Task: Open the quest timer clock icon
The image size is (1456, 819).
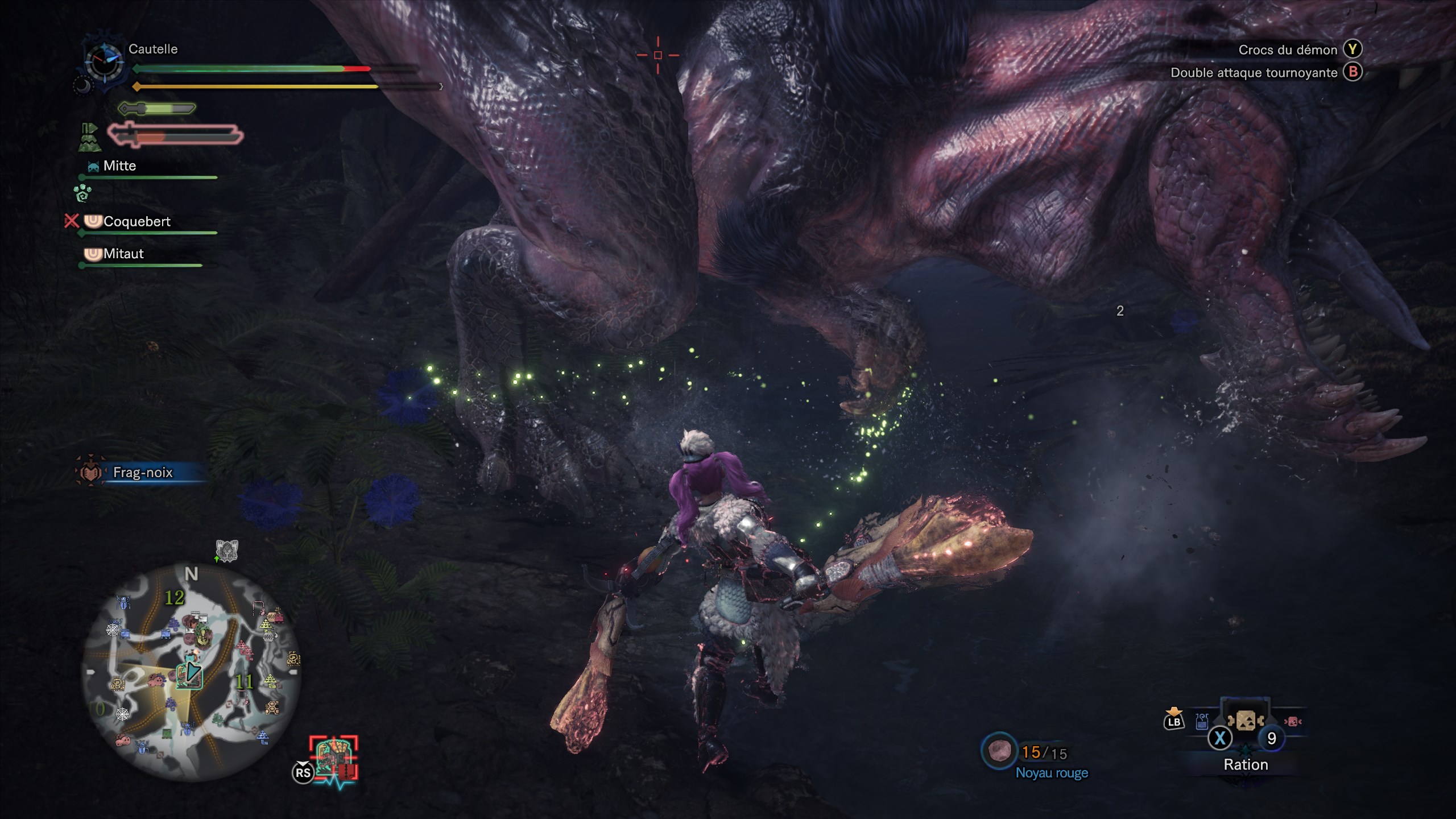Action: [104, 61]
